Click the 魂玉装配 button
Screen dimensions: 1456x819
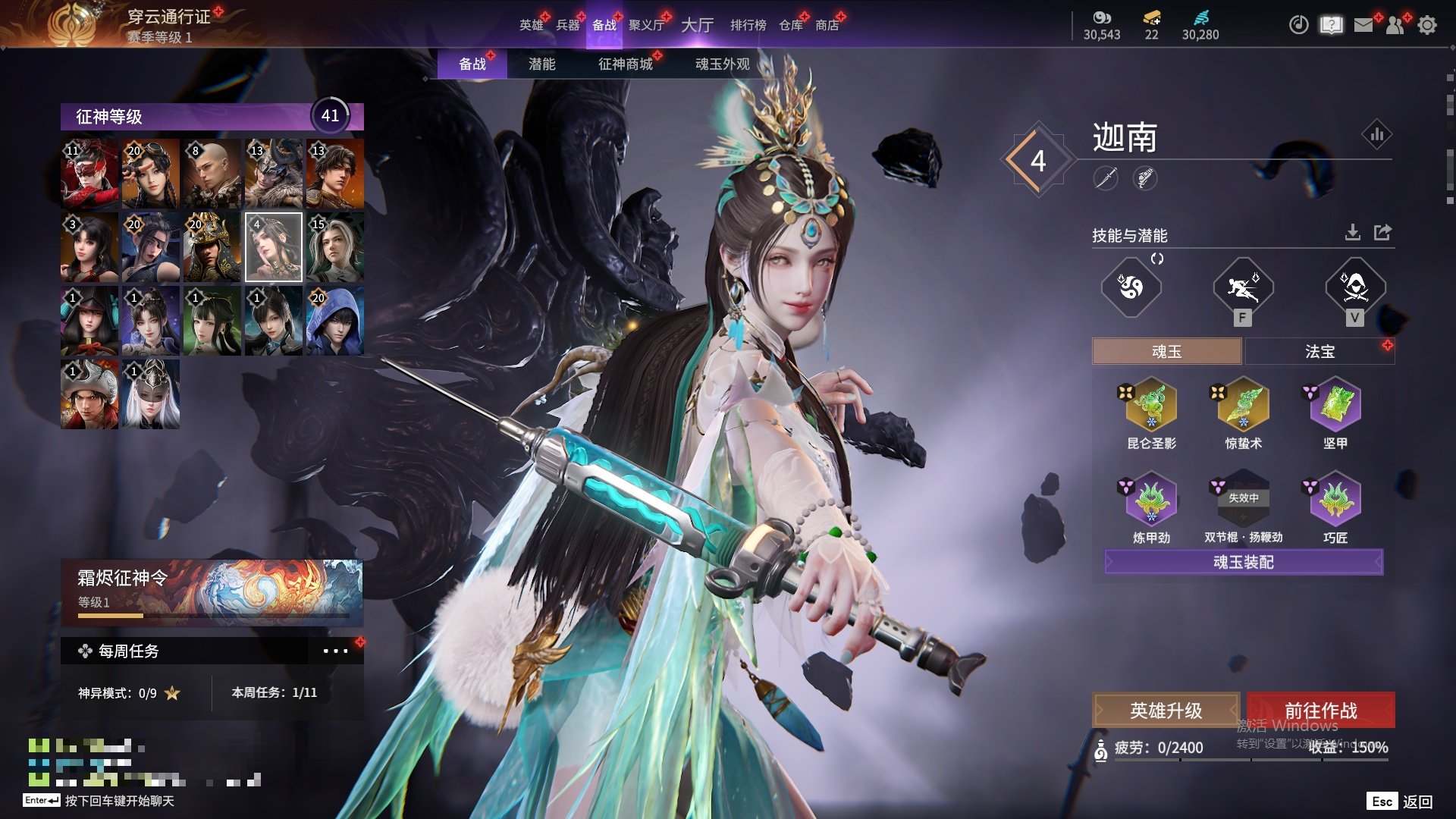coord(1244,562)
